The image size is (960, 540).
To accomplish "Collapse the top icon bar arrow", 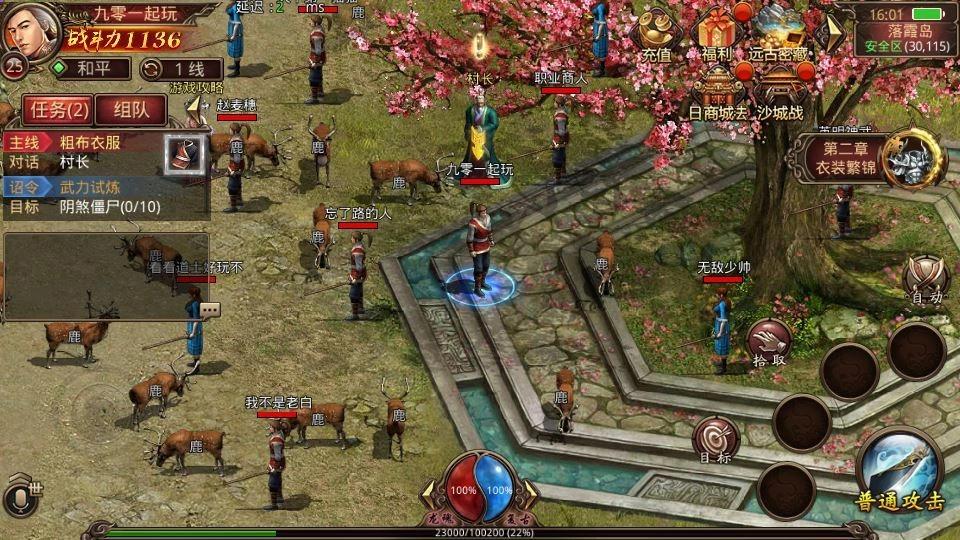I will [830, 32].
